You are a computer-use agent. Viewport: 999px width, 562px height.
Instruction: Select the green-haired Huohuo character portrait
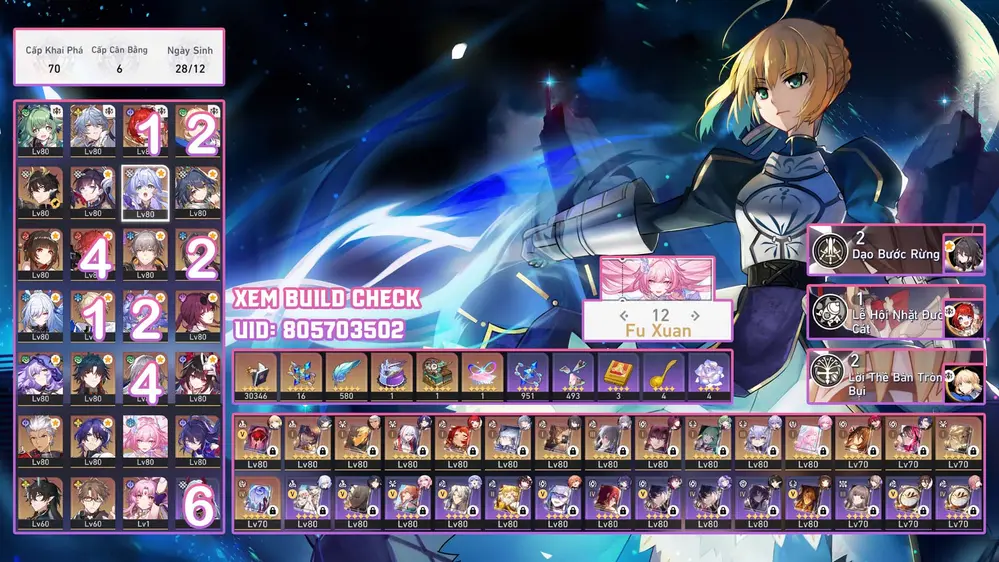(40, 128)
